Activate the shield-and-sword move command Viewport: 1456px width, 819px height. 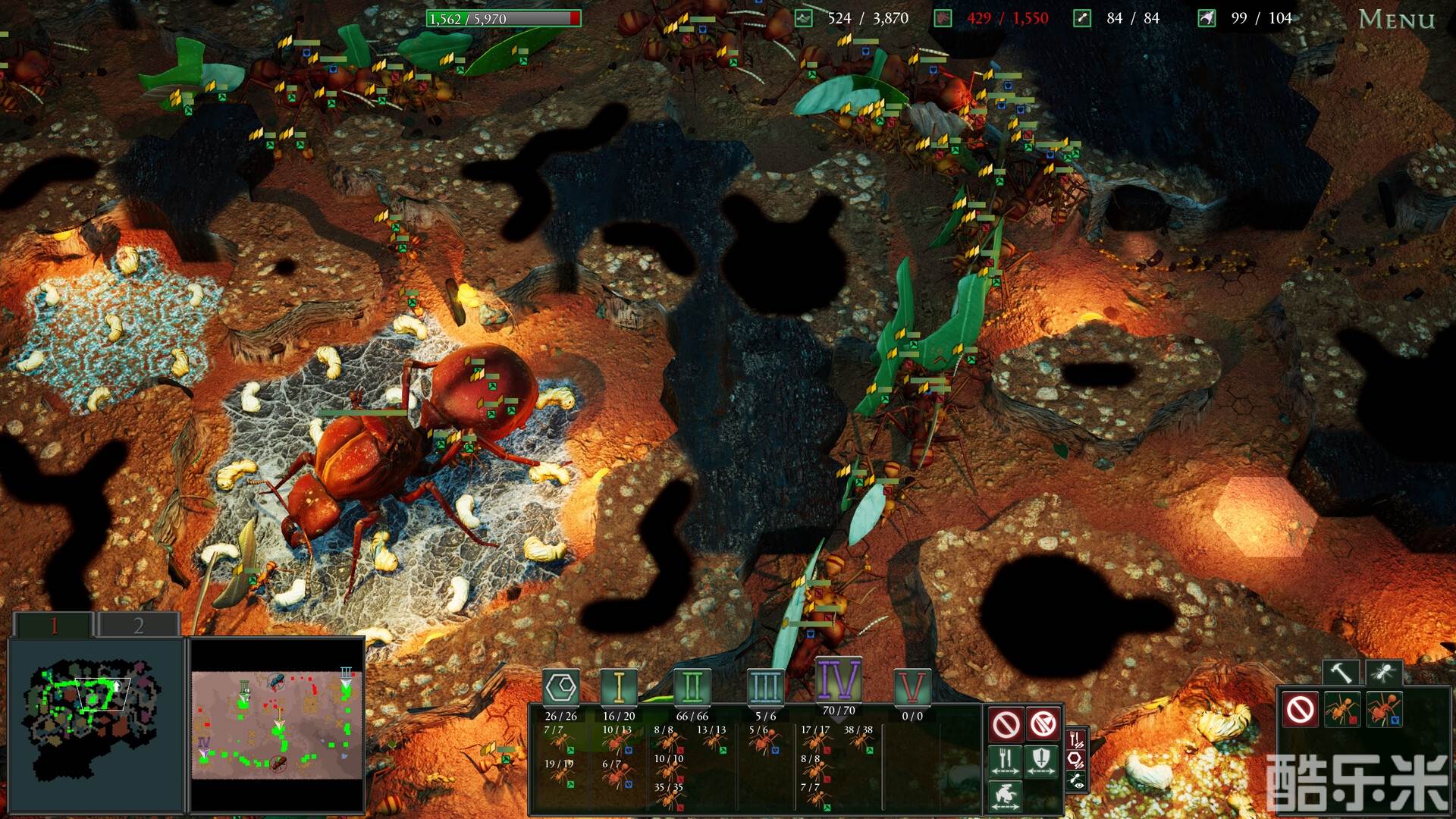[x=1041, y=761]
